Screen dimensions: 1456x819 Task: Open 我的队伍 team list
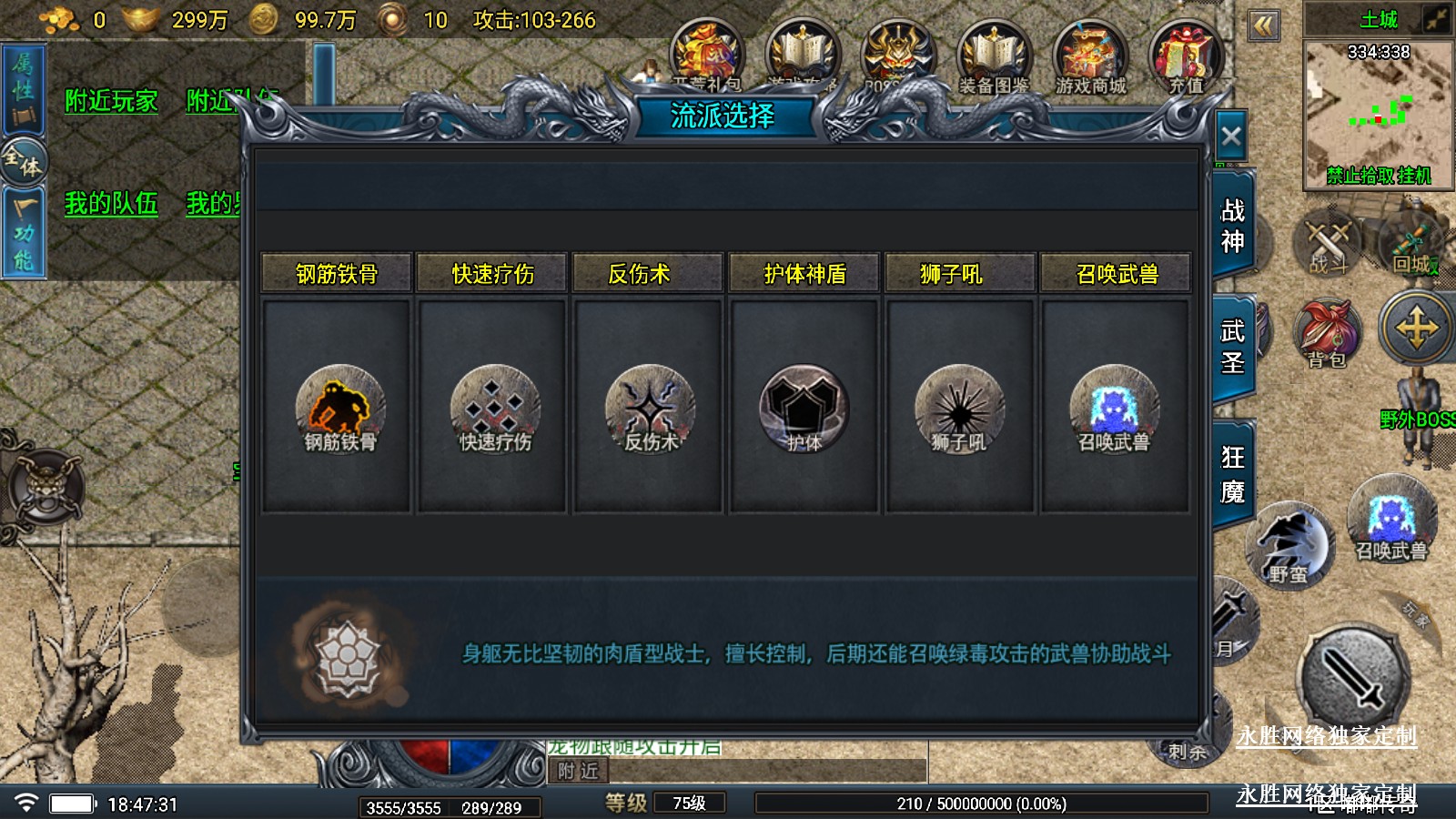[111, 203]
